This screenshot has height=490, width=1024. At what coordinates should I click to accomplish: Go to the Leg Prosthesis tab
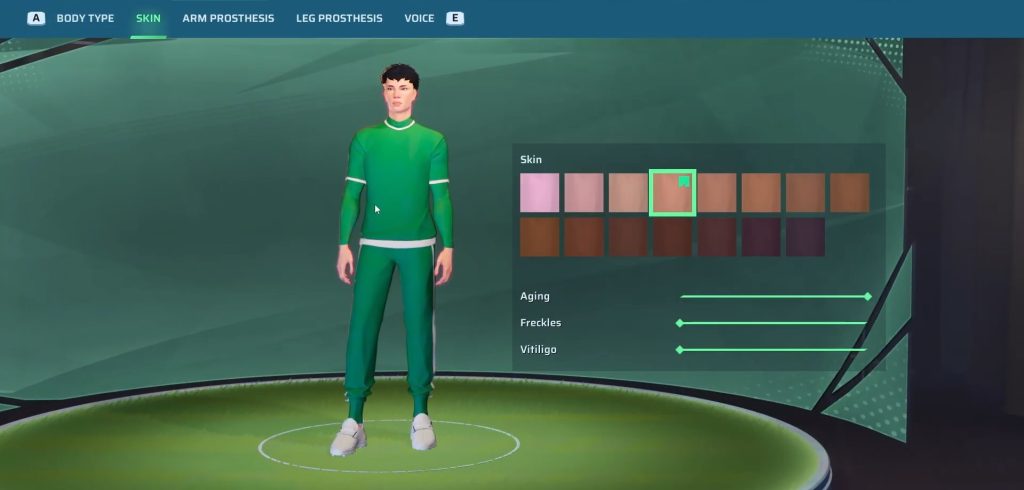click(339, 18)
